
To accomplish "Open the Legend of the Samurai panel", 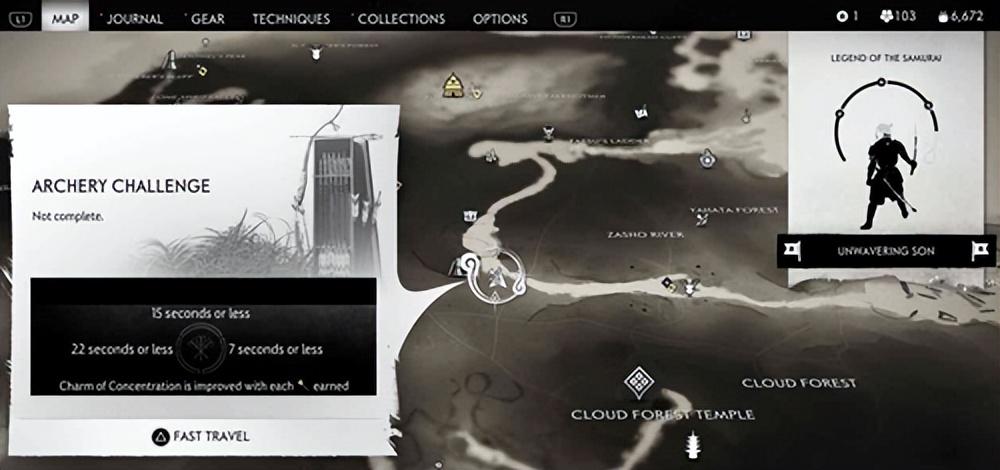I will pyautogui.click(x=887, y=150).
